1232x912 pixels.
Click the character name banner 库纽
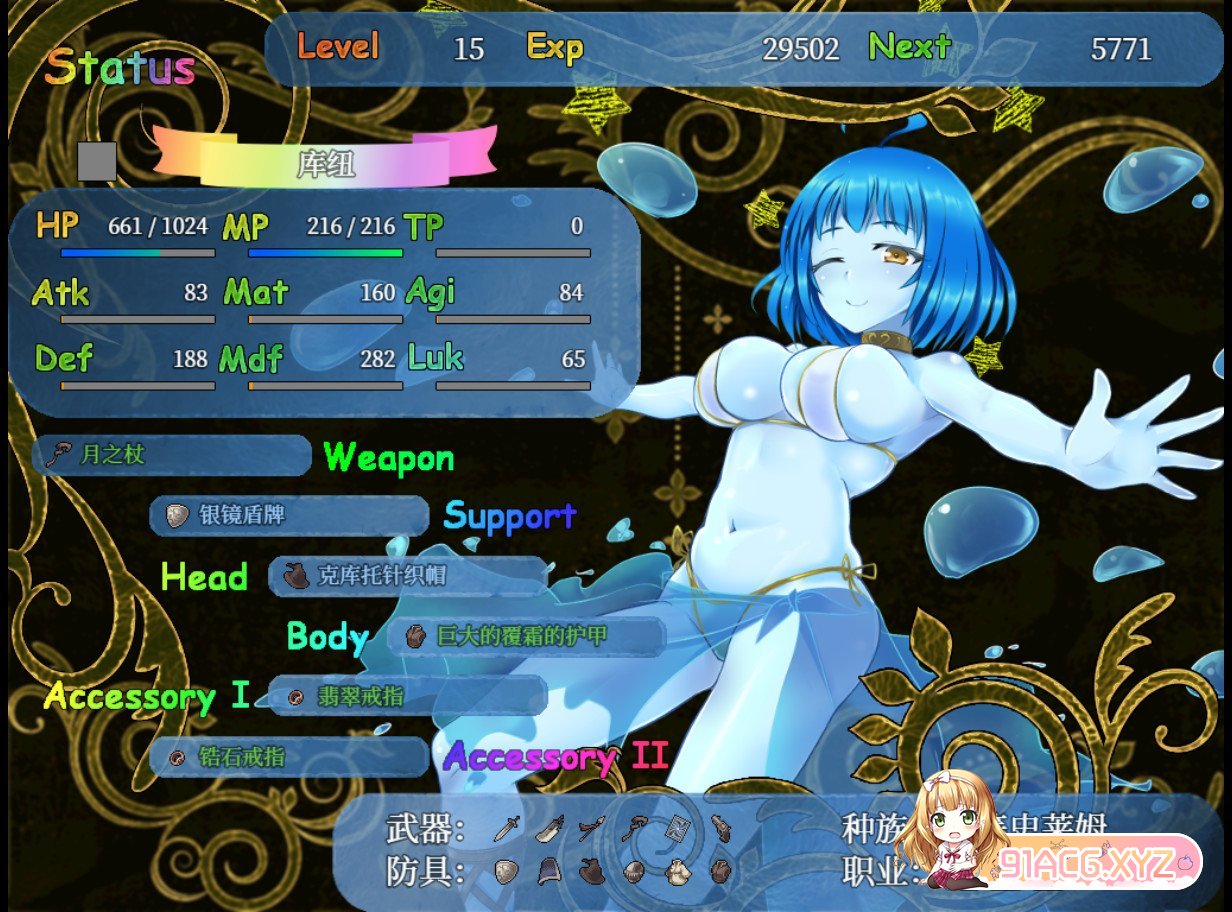pyautogui.click(x=325, y=163)
